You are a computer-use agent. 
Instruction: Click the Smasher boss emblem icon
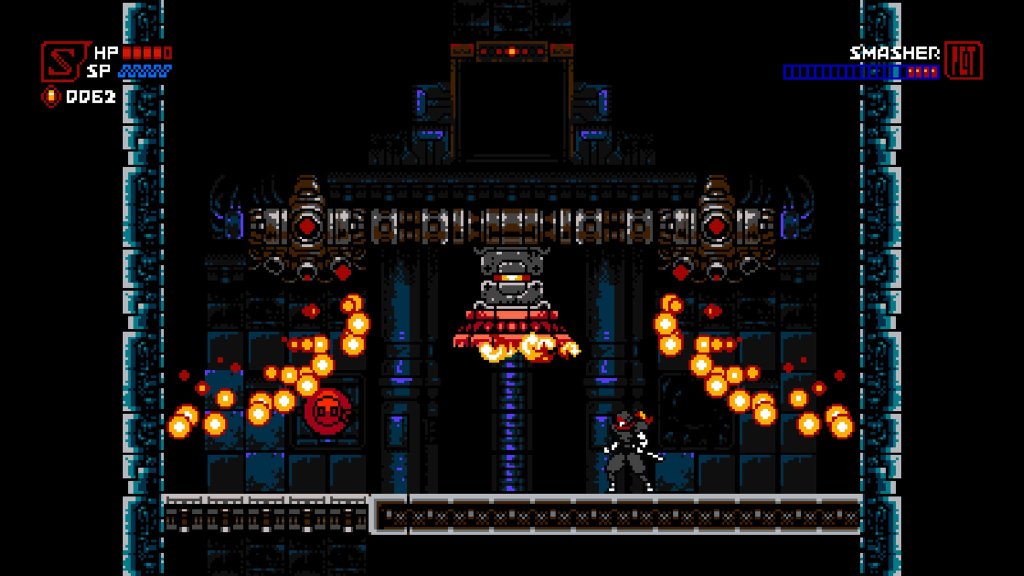pyautogui.click(x=963, y=61)
